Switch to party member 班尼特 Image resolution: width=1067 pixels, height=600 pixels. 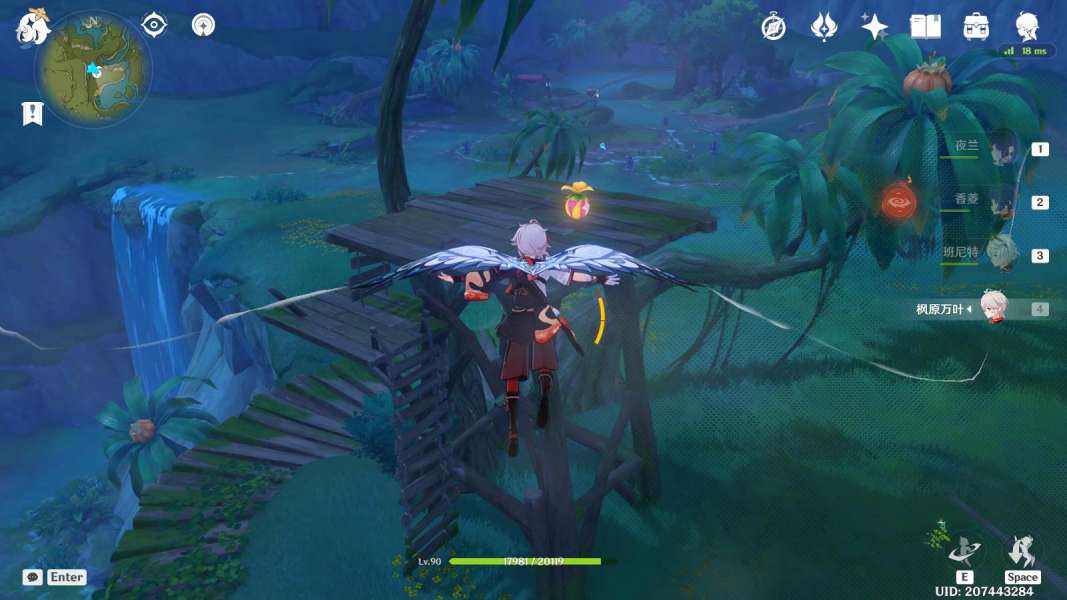[1000, 255]
